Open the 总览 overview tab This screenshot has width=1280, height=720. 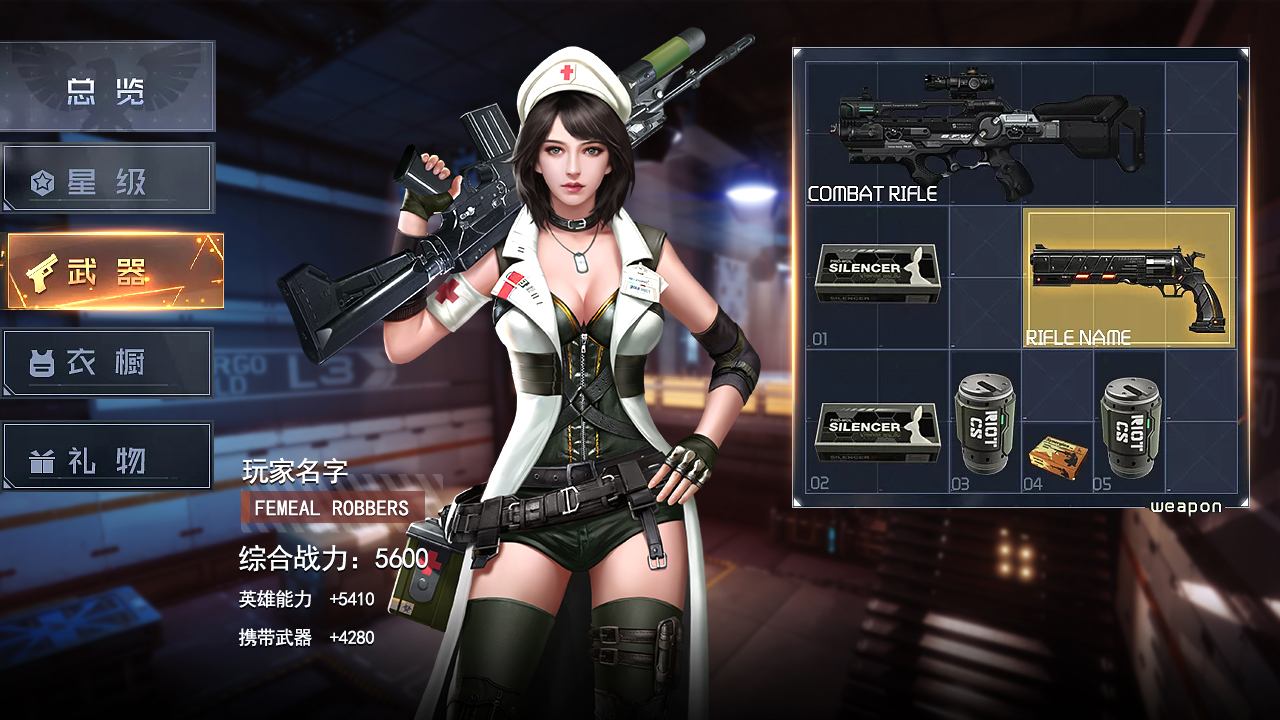coord(107,87)
